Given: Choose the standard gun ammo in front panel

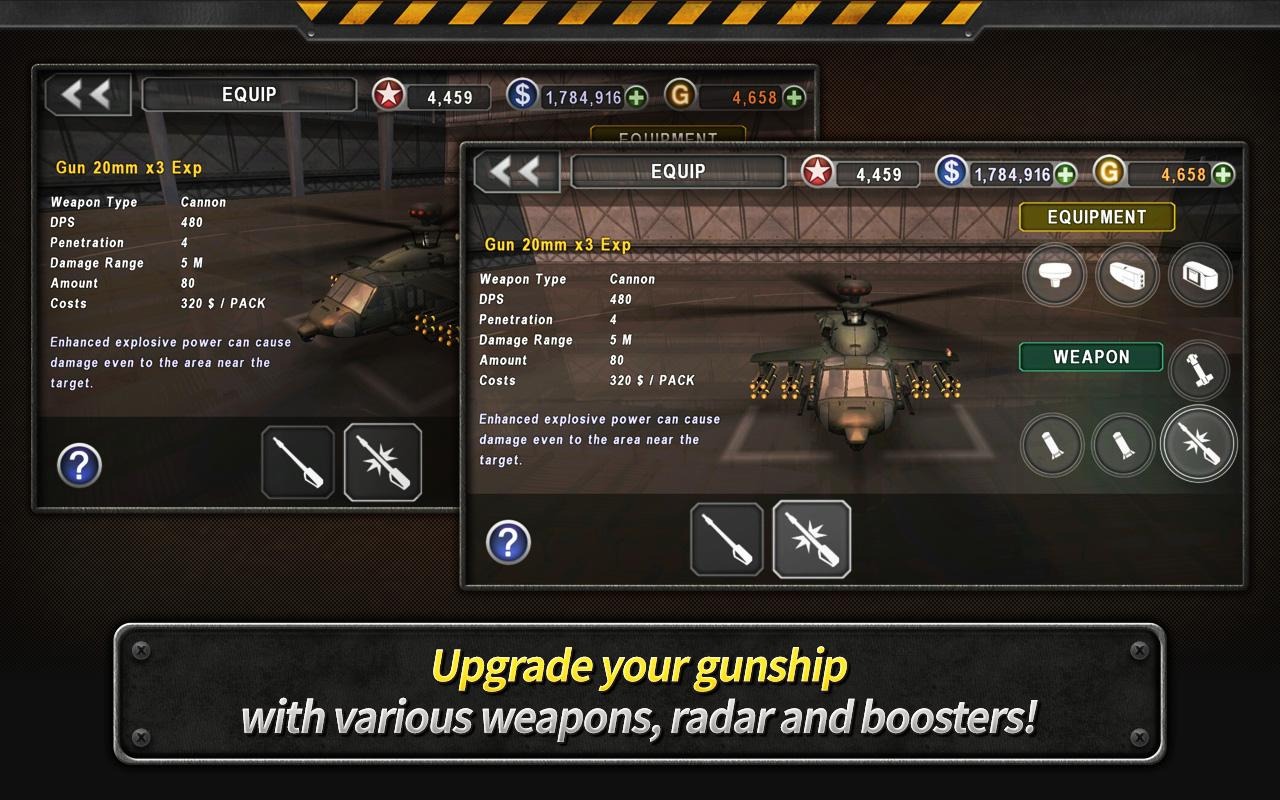Looking at the screenshot, I should click(x=727, y=539).
